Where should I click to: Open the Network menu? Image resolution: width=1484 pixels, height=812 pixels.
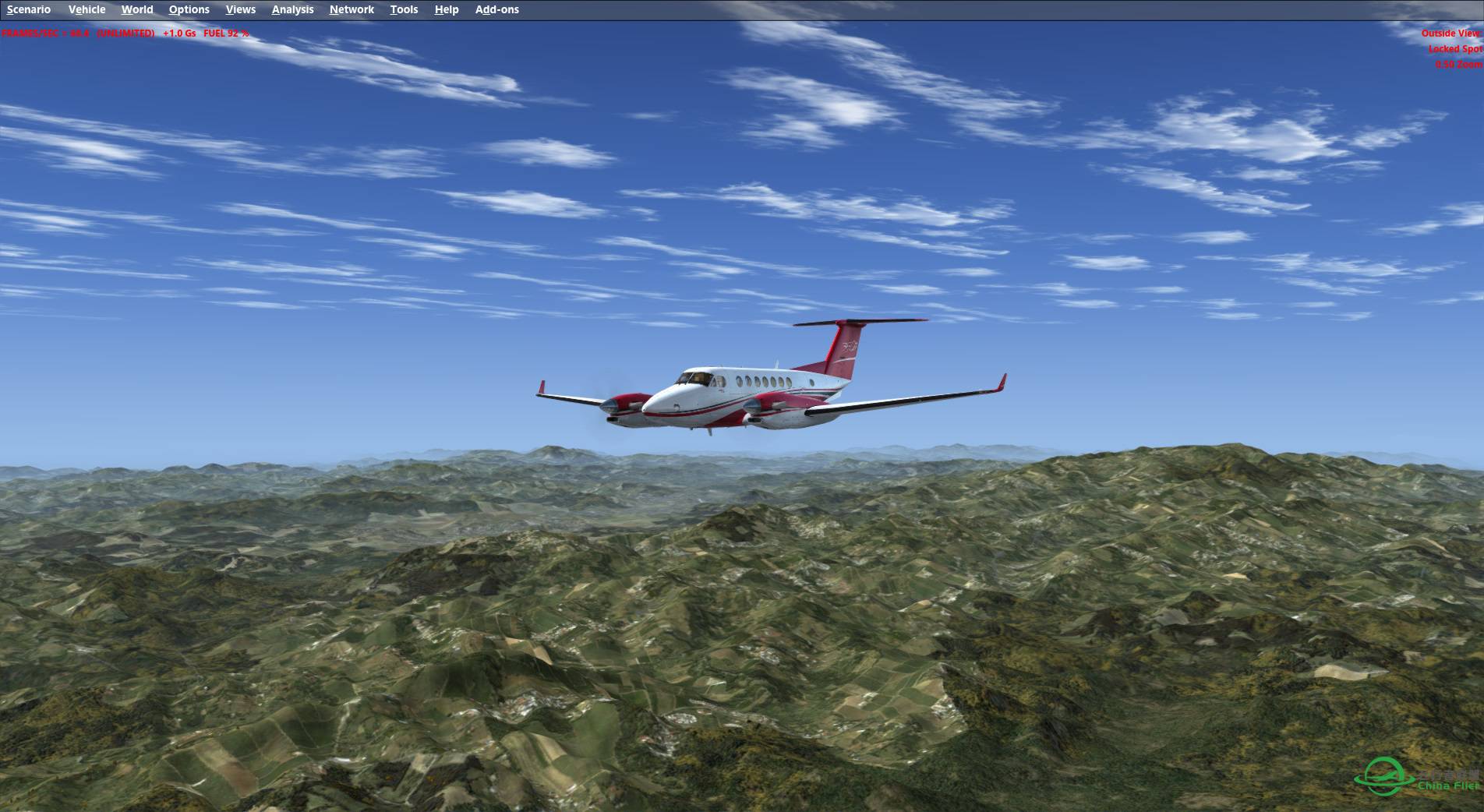click(x=352, y=9)
